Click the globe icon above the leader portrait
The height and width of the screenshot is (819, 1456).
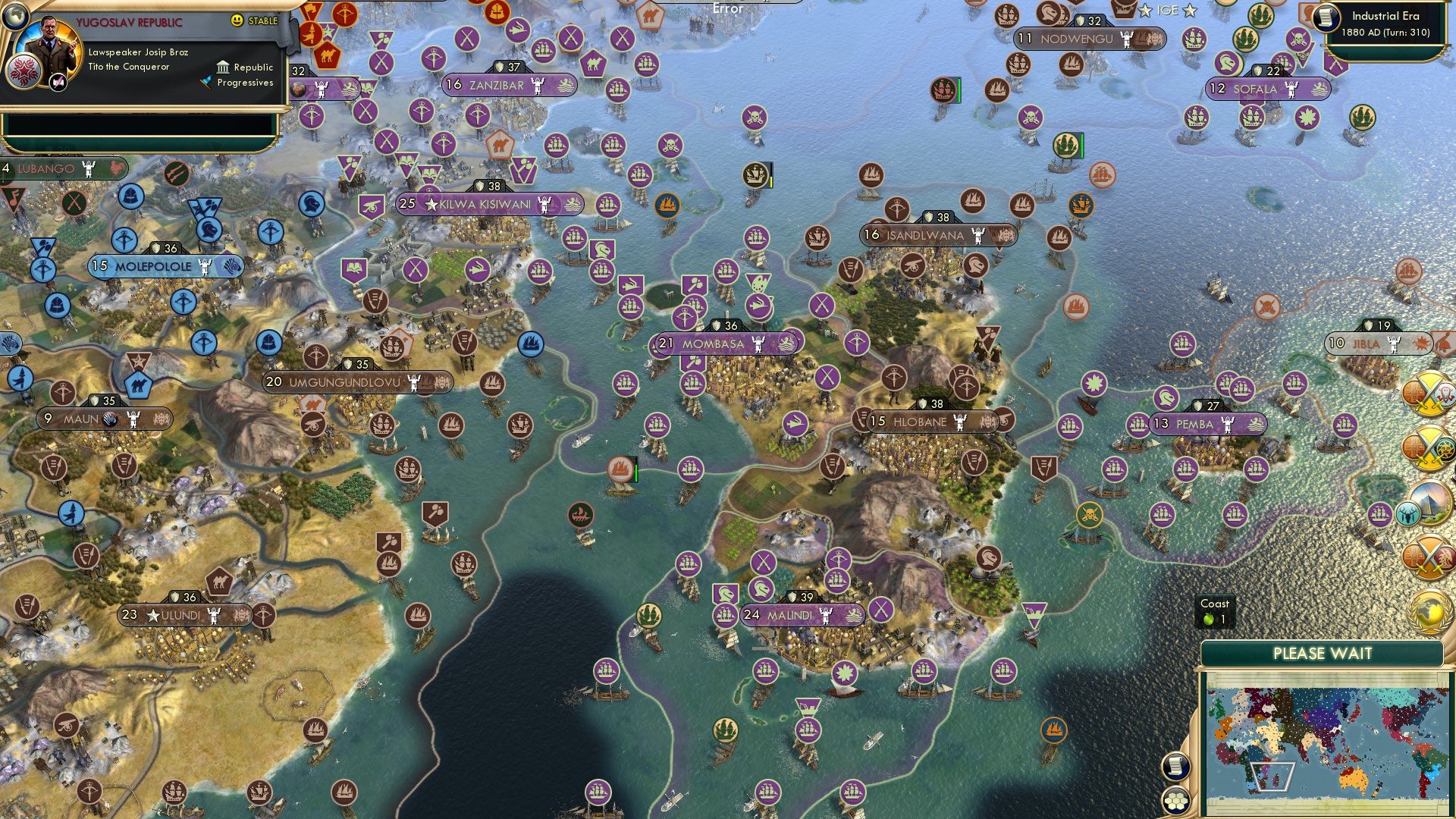coord(15,18)
